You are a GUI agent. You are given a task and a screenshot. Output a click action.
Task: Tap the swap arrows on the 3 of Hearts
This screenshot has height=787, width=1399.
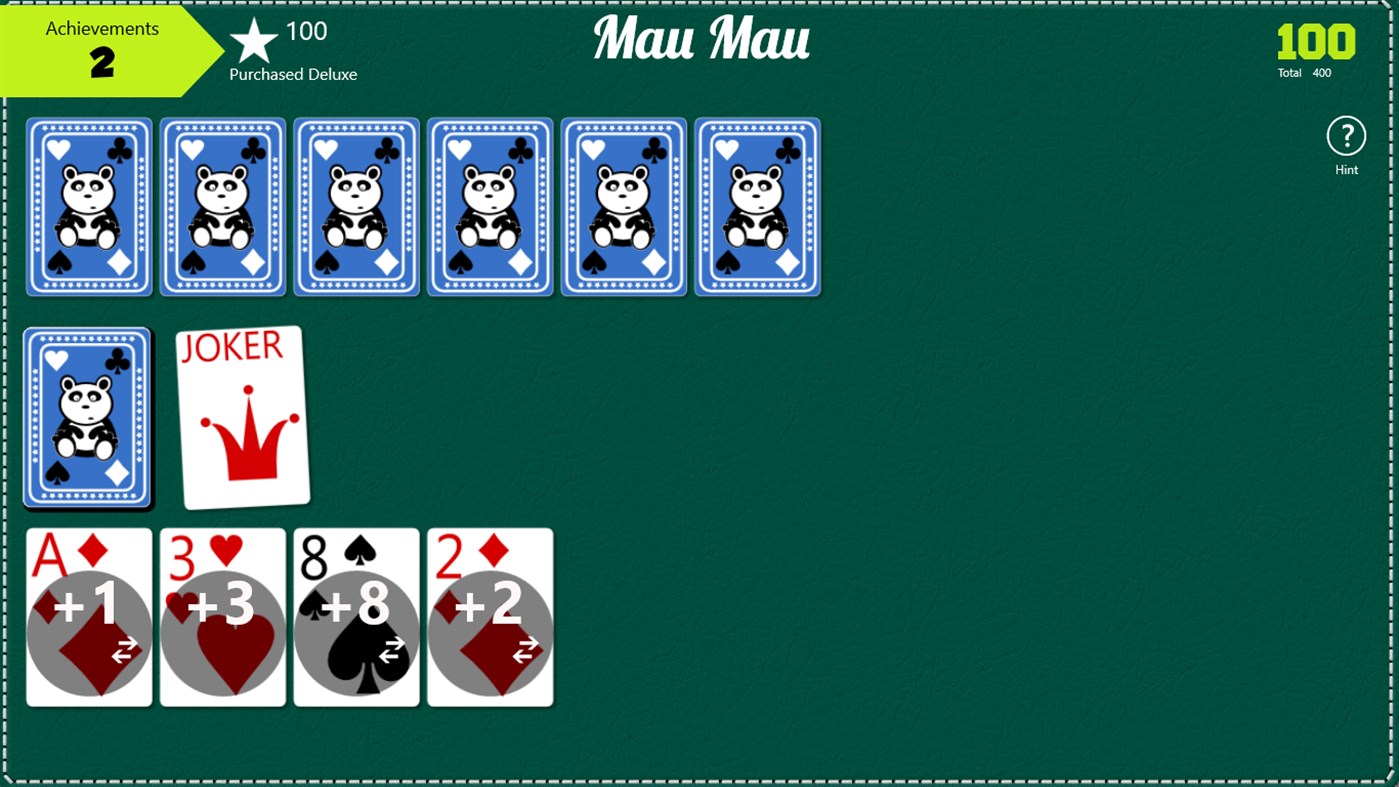pos(257,652)
